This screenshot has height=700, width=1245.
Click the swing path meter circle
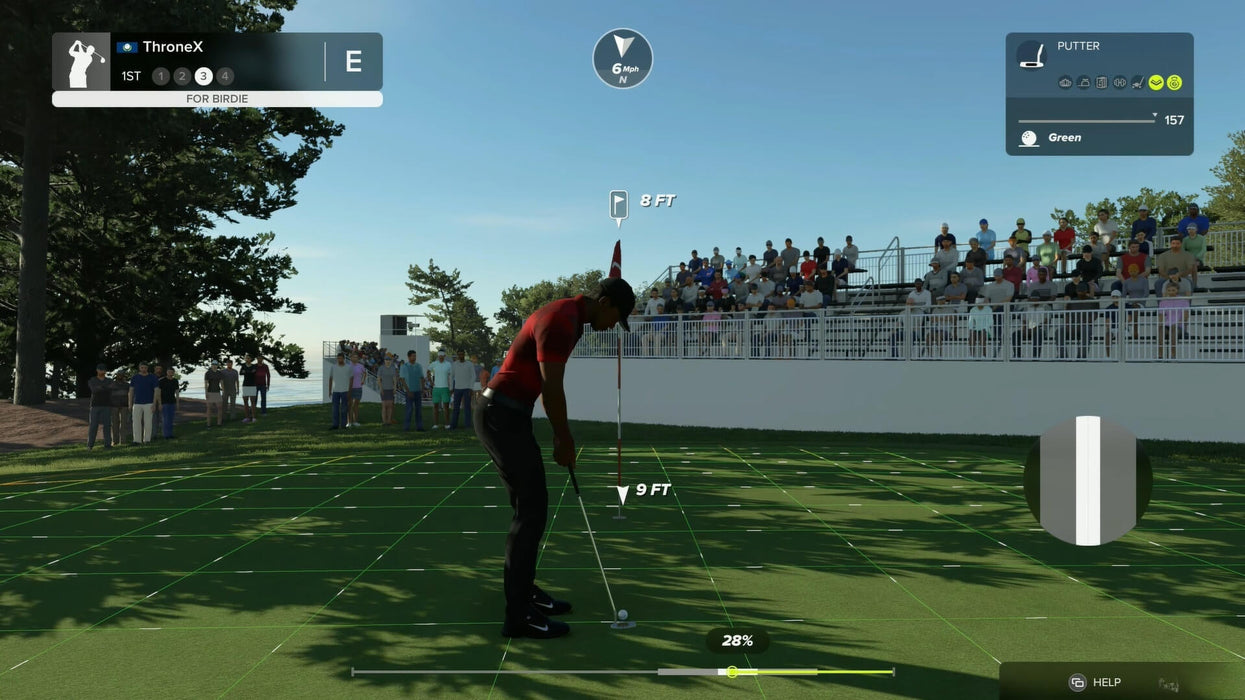point(1087,481)
